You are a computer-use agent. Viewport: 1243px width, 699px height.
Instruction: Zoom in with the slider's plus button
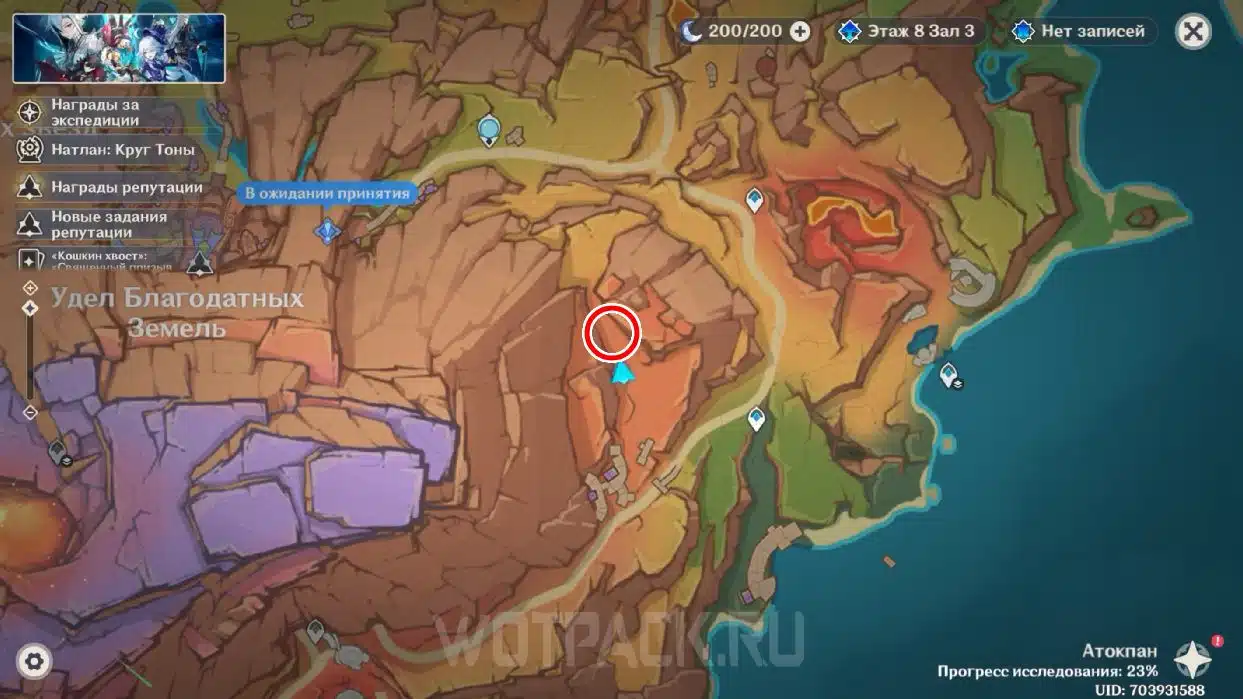pyautogui.click(x=30, y=288)
